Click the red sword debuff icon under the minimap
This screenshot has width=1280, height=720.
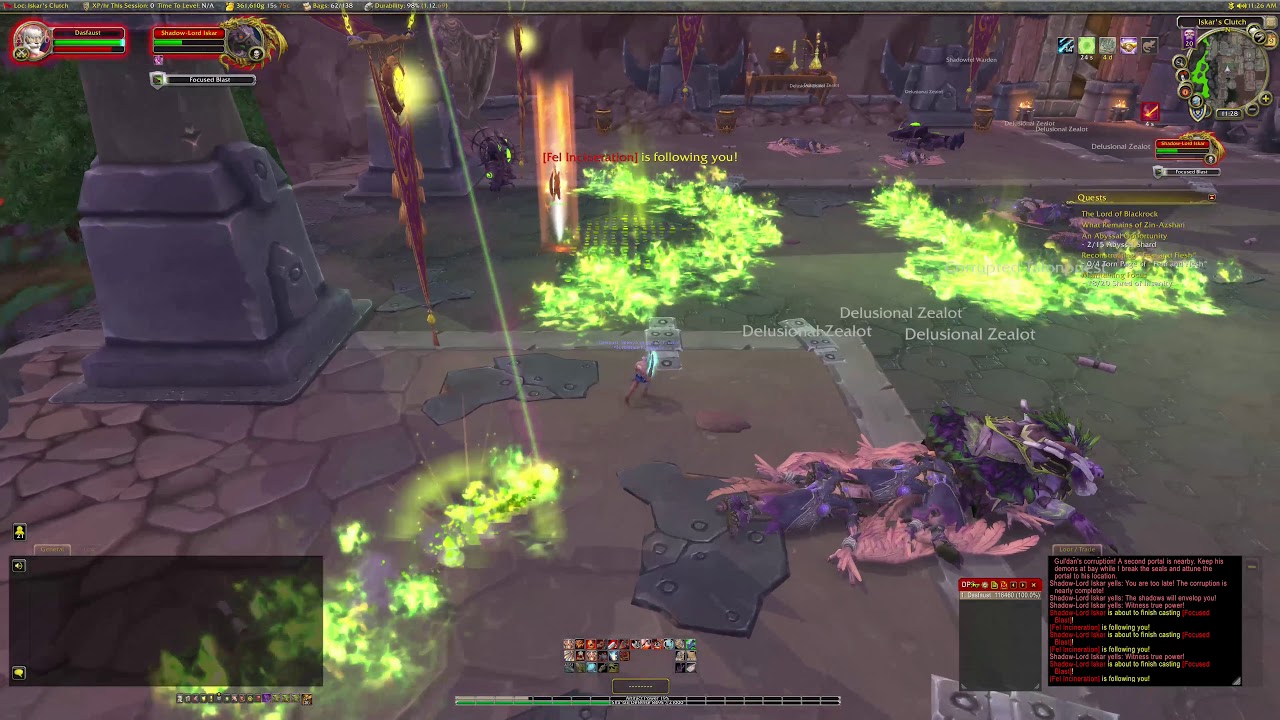(x=1150, y=111)
